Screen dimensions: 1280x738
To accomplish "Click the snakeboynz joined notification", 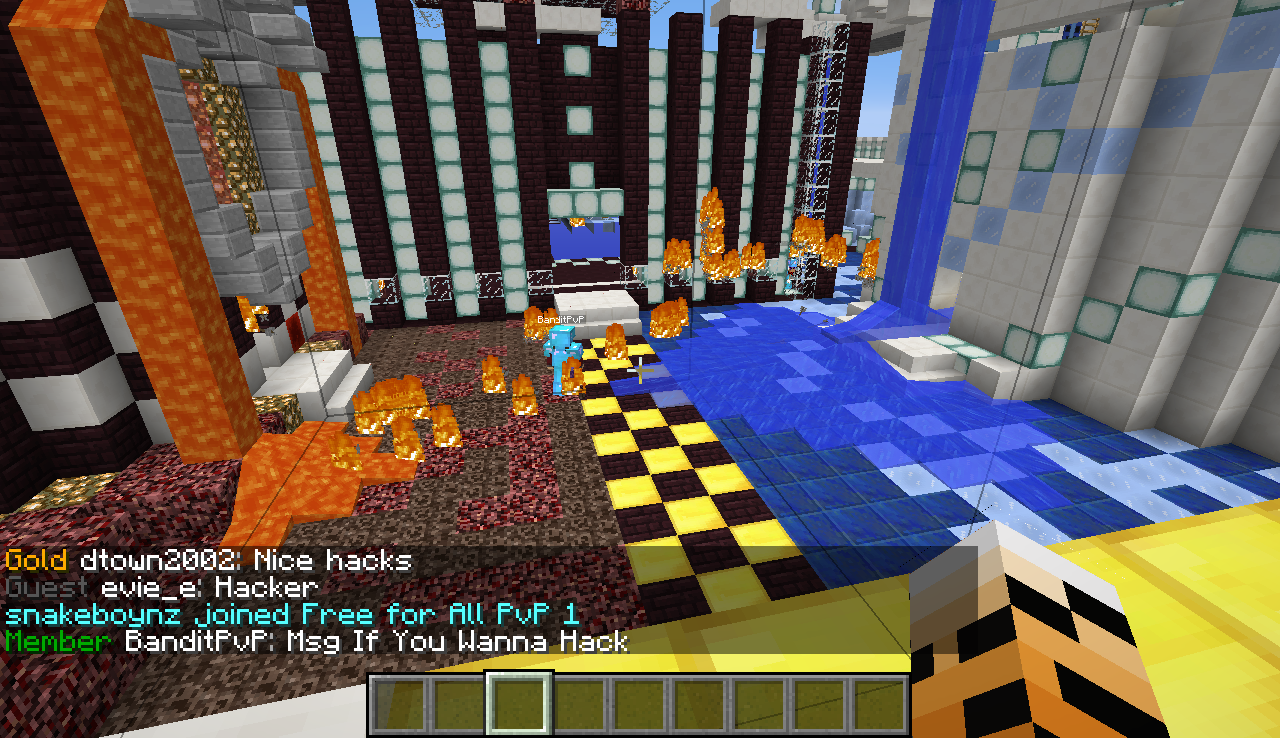I will (x=291, y=614).
